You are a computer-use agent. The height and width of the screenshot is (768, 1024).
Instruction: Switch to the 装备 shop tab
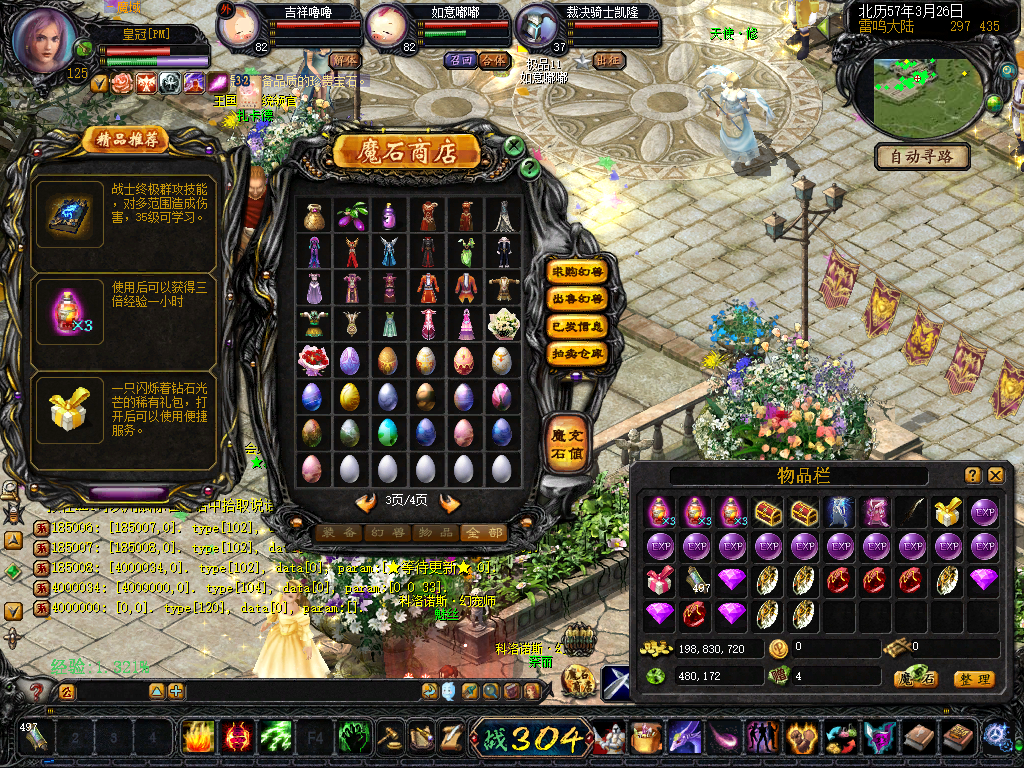[337, 533]
